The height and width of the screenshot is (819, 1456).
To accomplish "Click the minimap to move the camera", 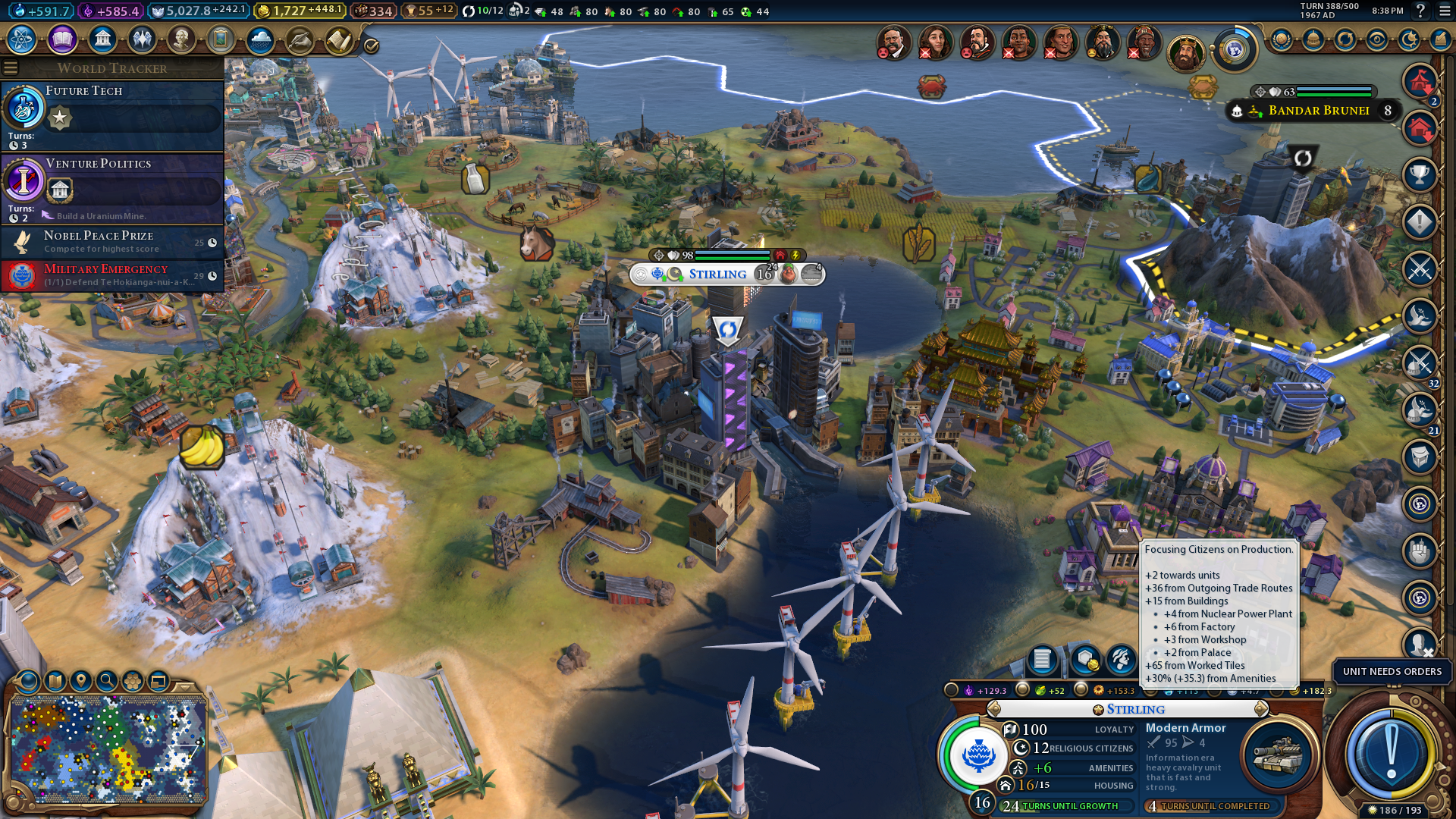I will click(108, 748).
